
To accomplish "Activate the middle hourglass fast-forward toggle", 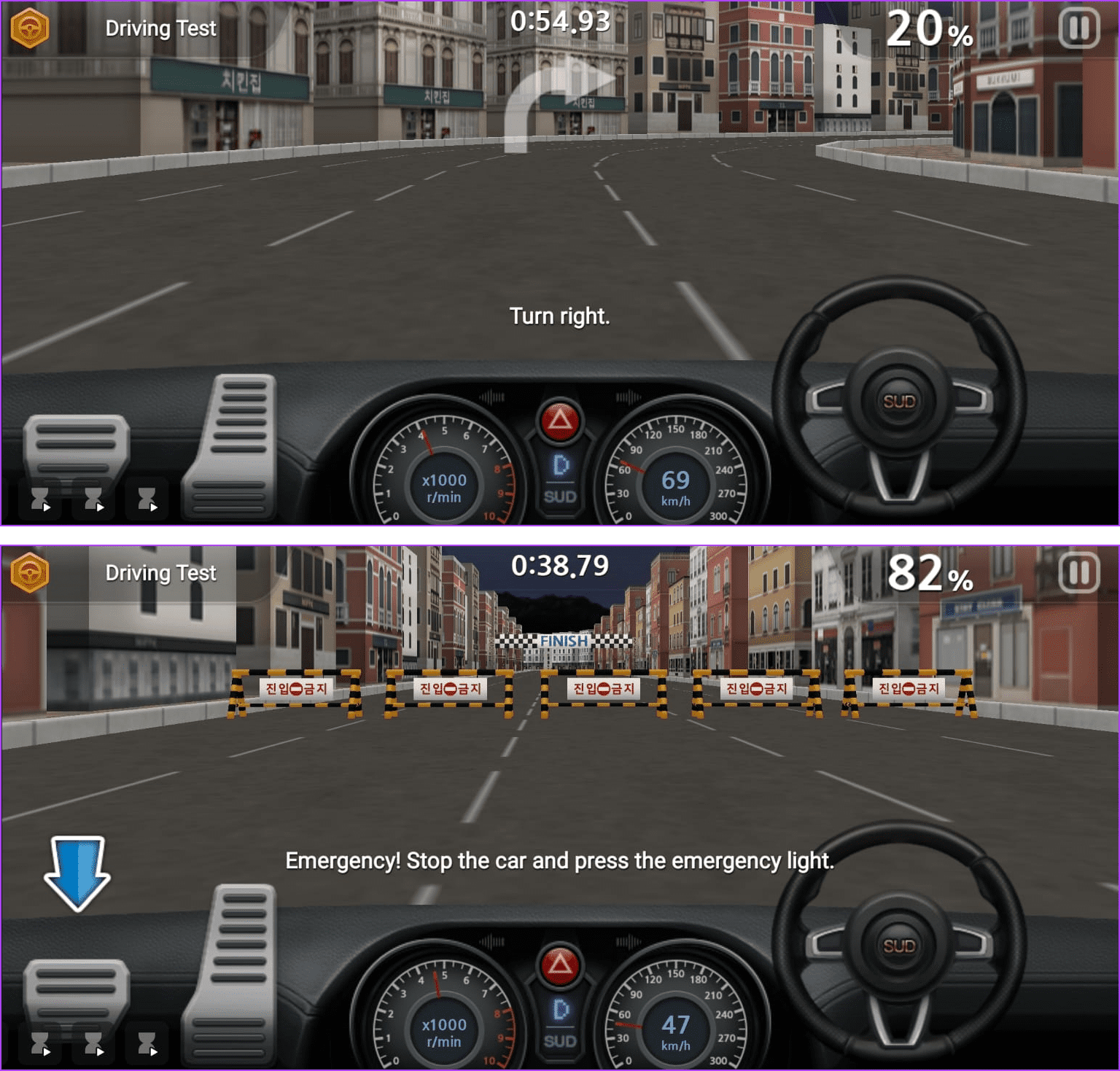I will pyautogui.click(x=93, y=499).
